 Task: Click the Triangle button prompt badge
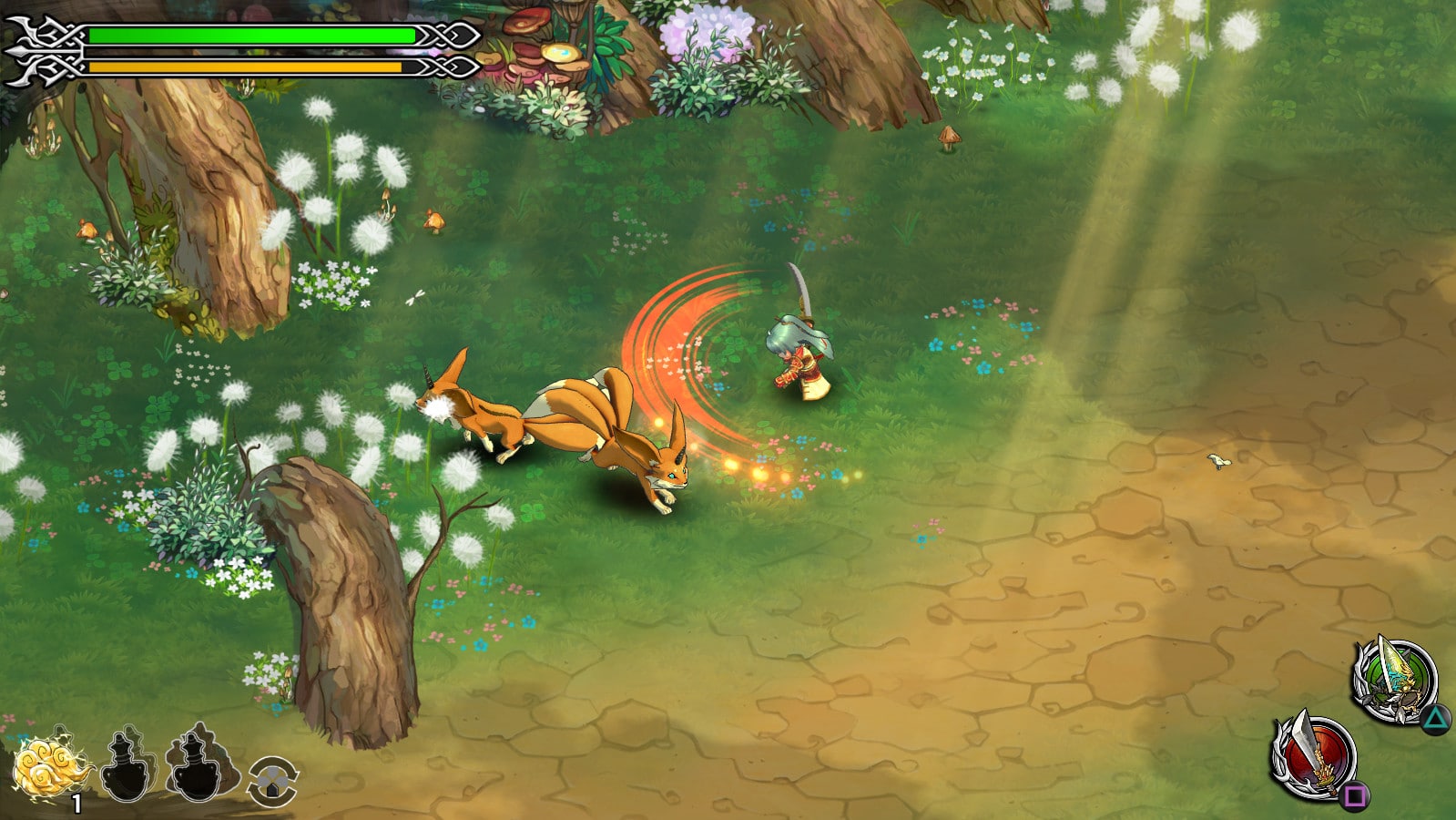1437,718
